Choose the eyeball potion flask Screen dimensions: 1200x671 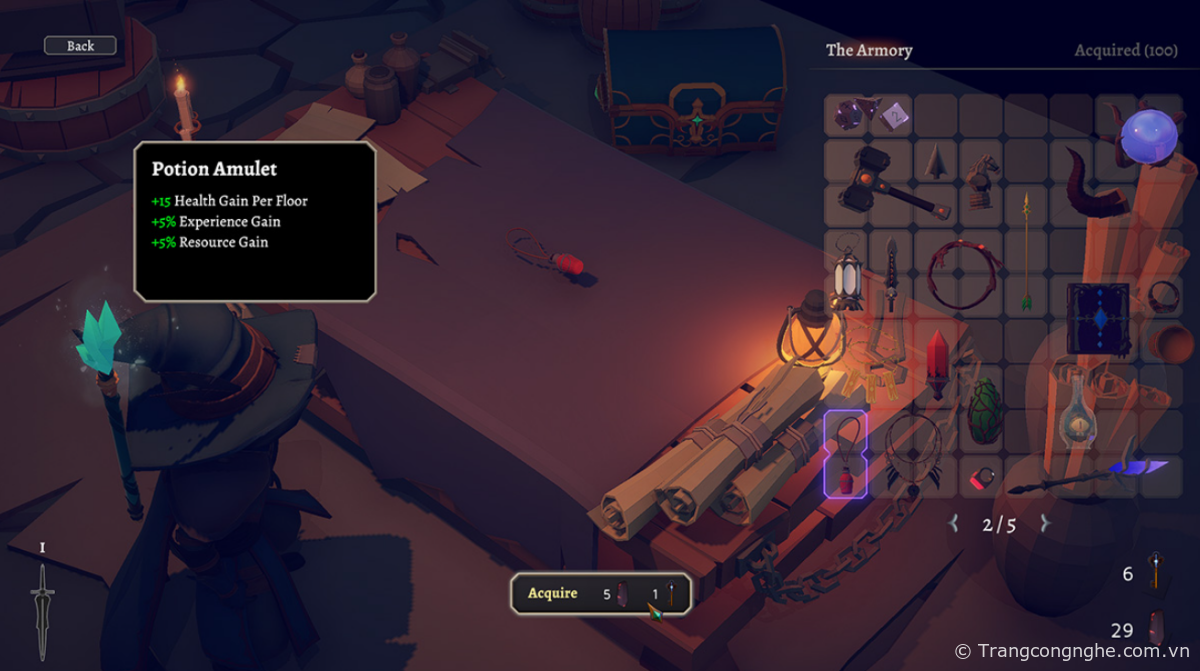(1076, 410)
